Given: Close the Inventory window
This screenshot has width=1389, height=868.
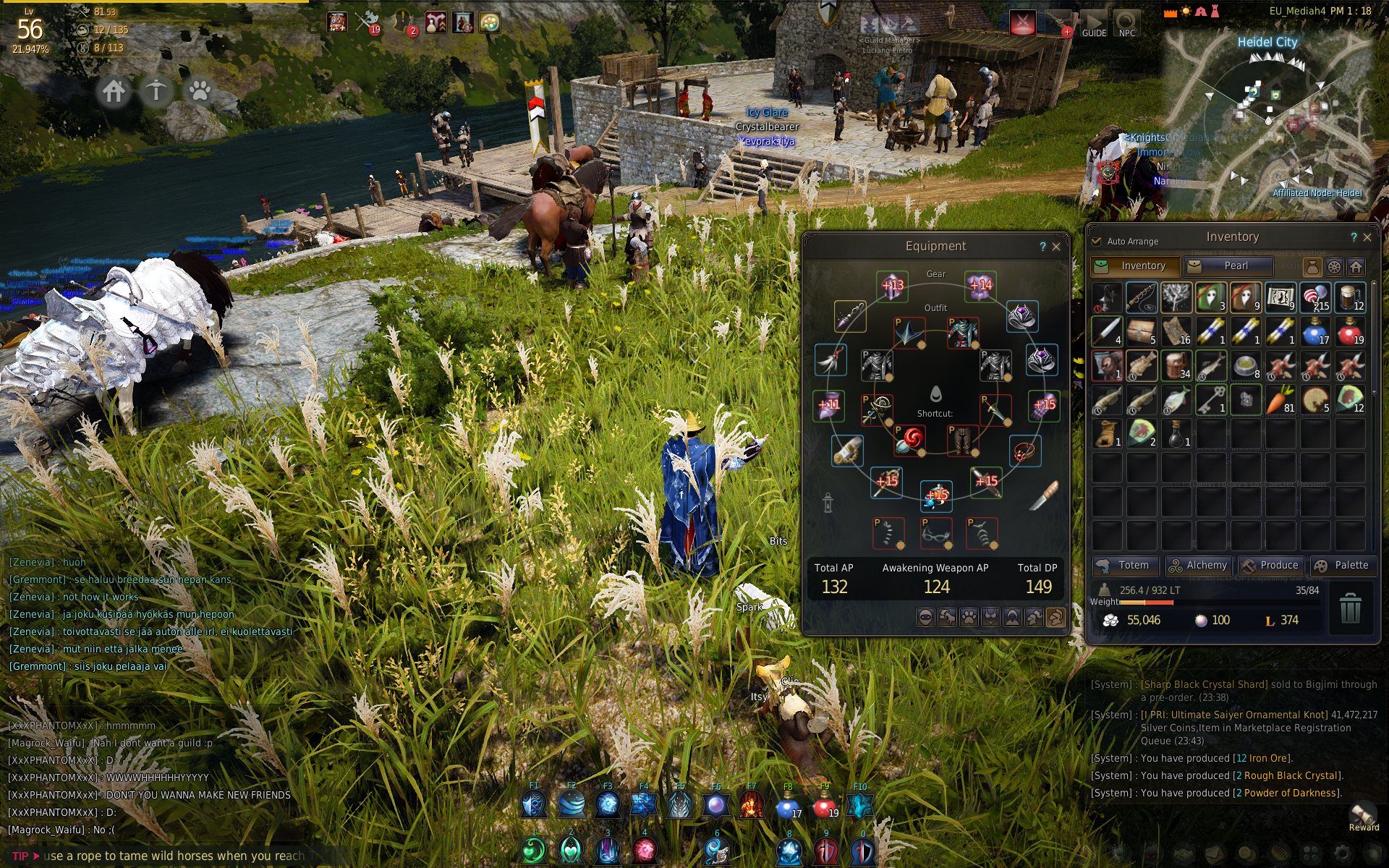Looking at the screenshot, I should point(1367,237).
